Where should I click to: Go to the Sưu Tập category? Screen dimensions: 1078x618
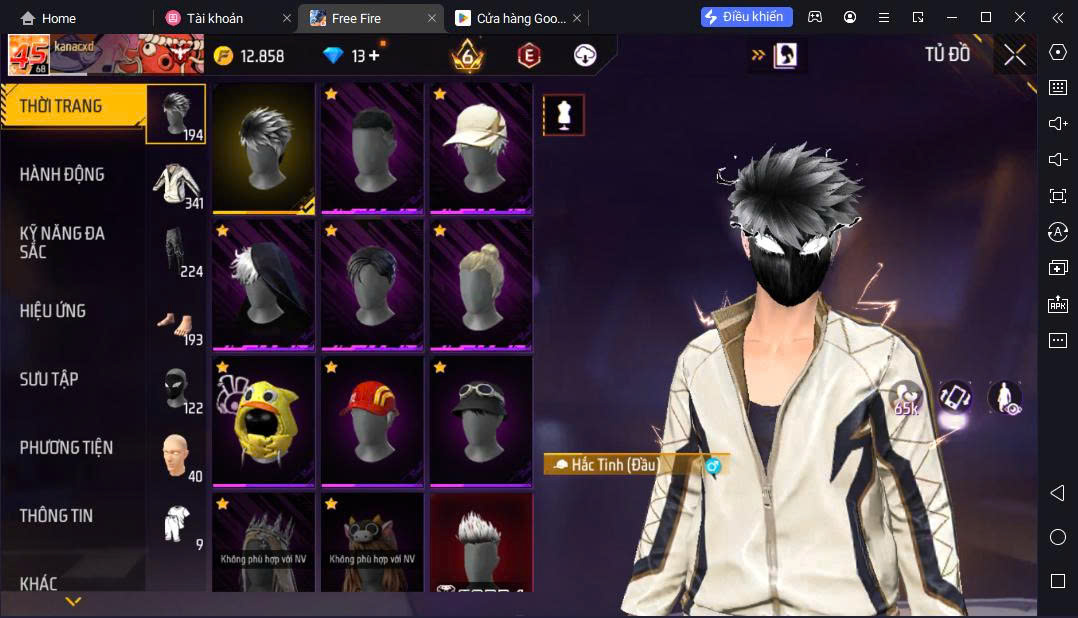coord(49,379)
